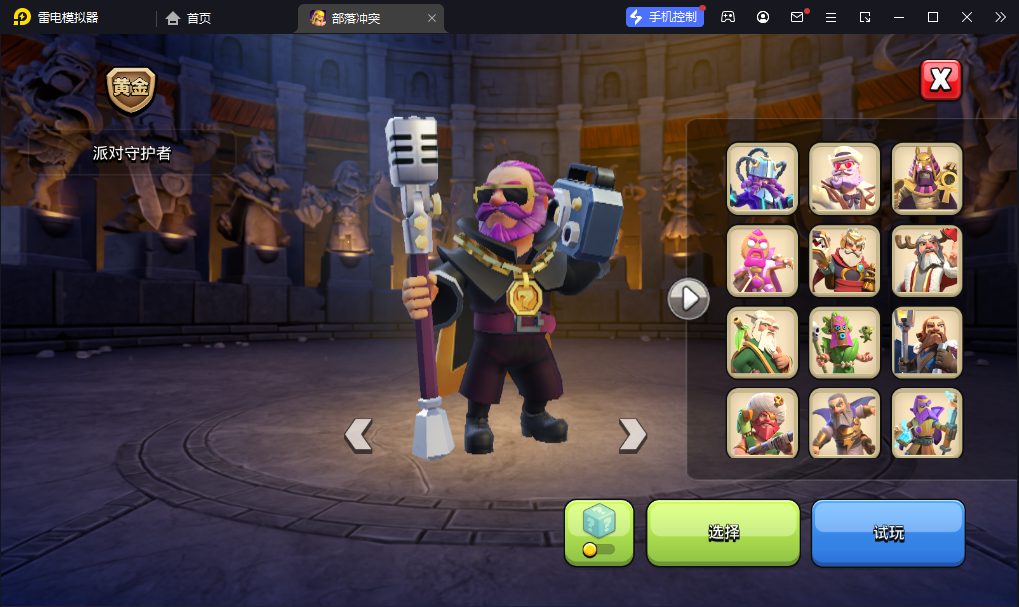Choose the grey-bearded warden skin with purple cape

(844, 423)
